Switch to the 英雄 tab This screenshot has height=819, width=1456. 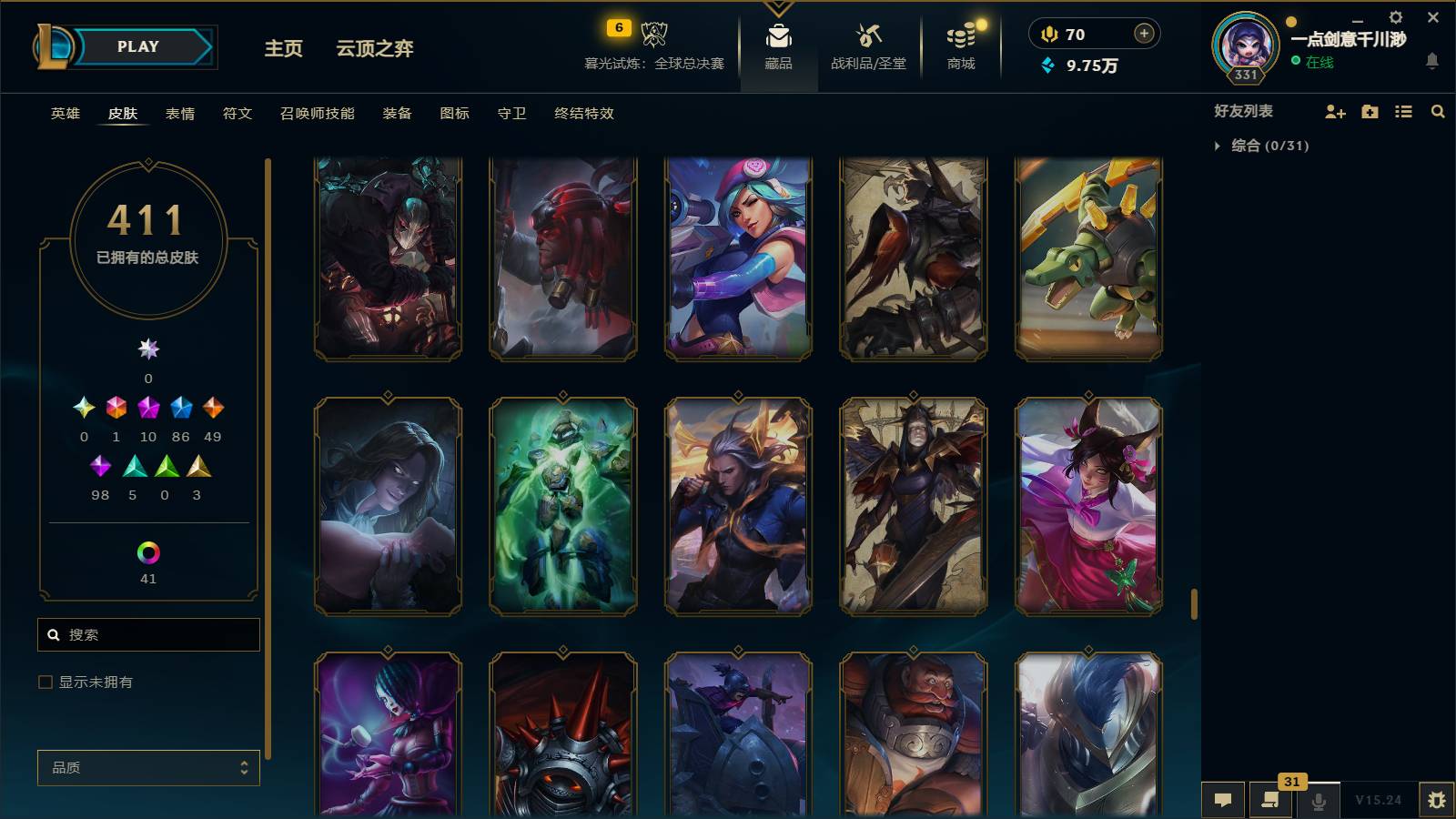coord(63,114)
